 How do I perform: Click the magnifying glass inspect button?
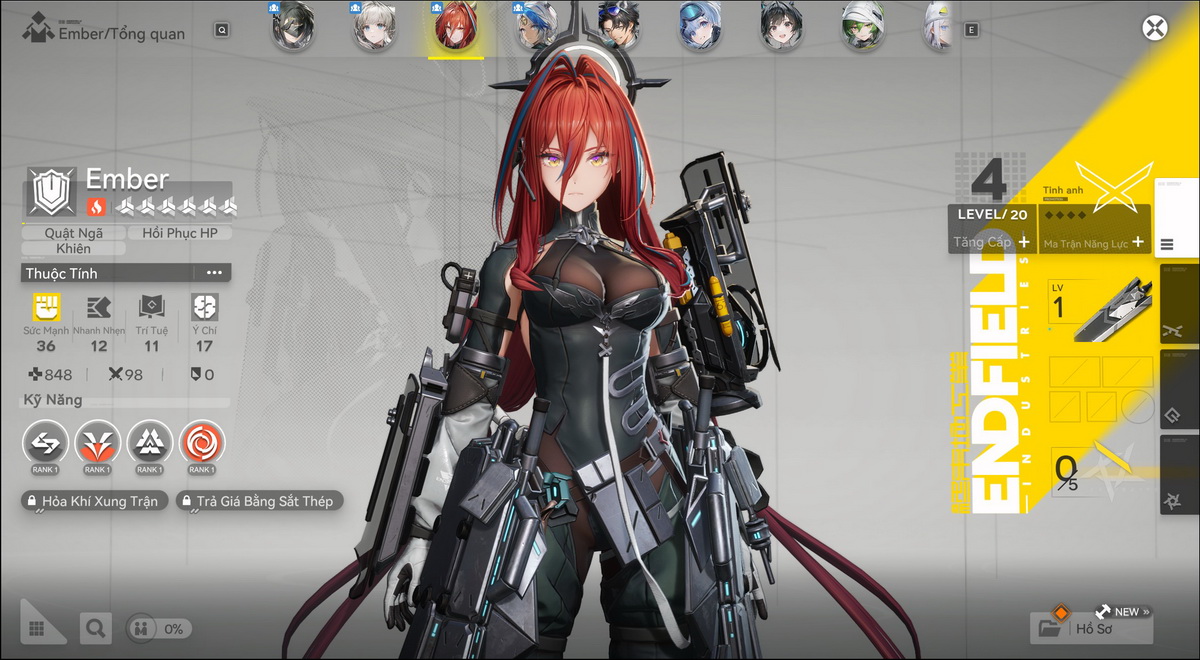(95, 628)
